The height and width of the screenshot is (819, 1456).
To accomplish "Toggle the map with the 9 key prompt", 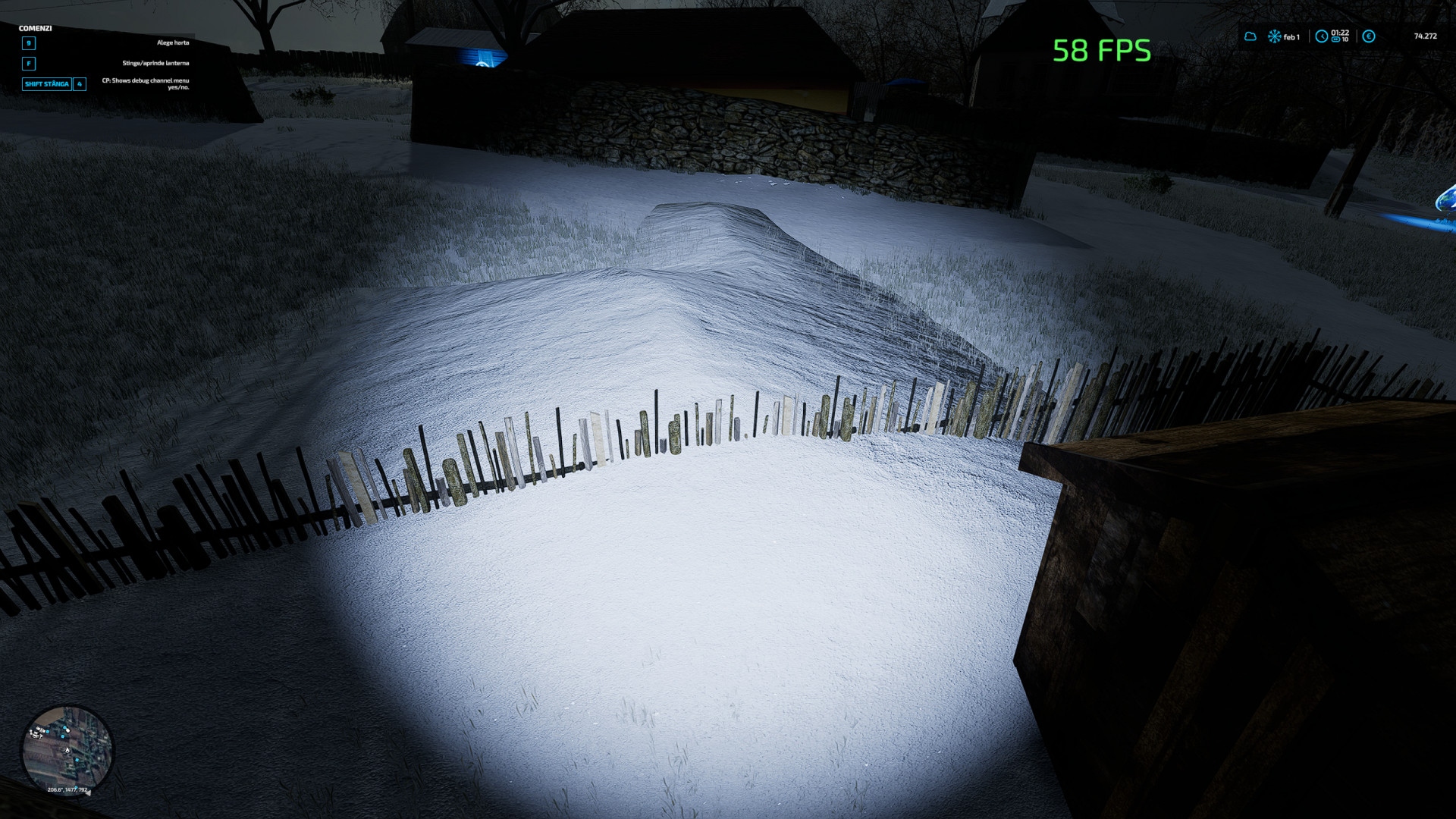I will (29, 44).
